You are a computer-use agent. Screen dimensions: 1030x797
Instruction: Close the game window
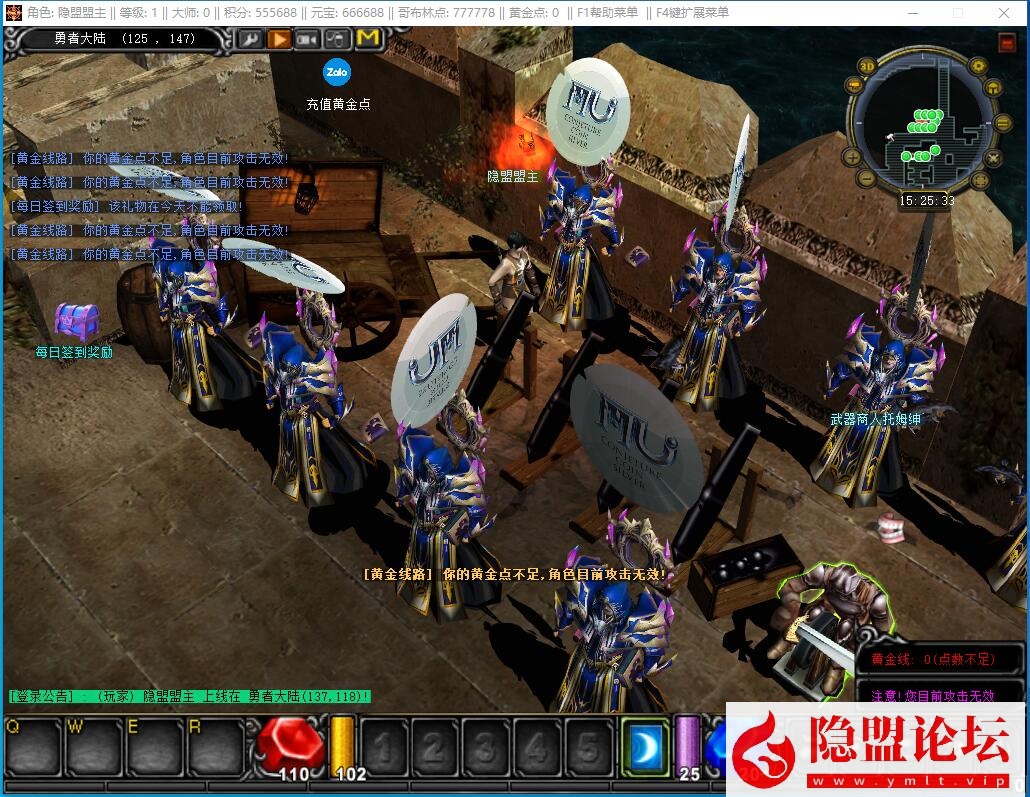(x=1003, y=13)
